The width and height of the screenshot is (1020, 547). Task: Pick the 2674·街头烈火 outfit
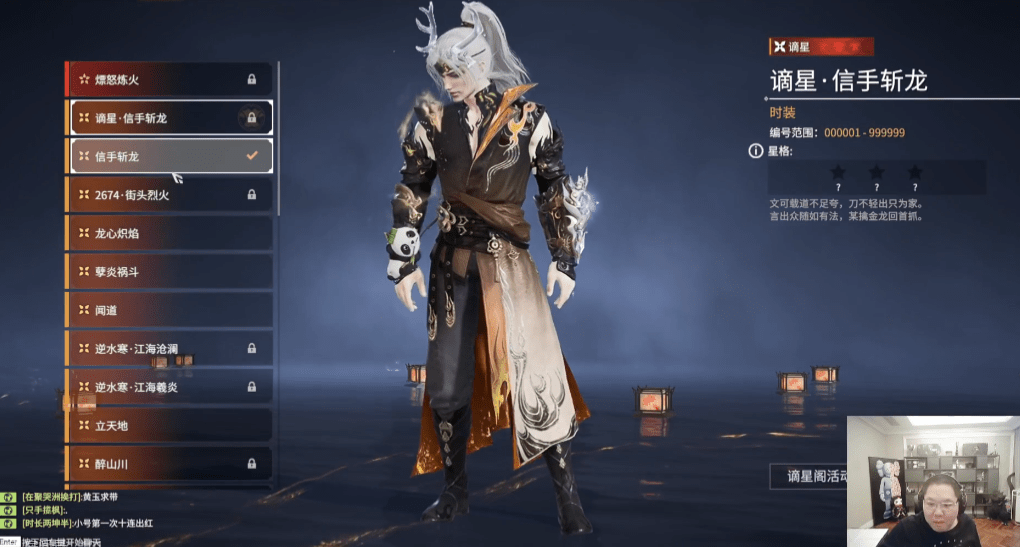coord(168,195)
